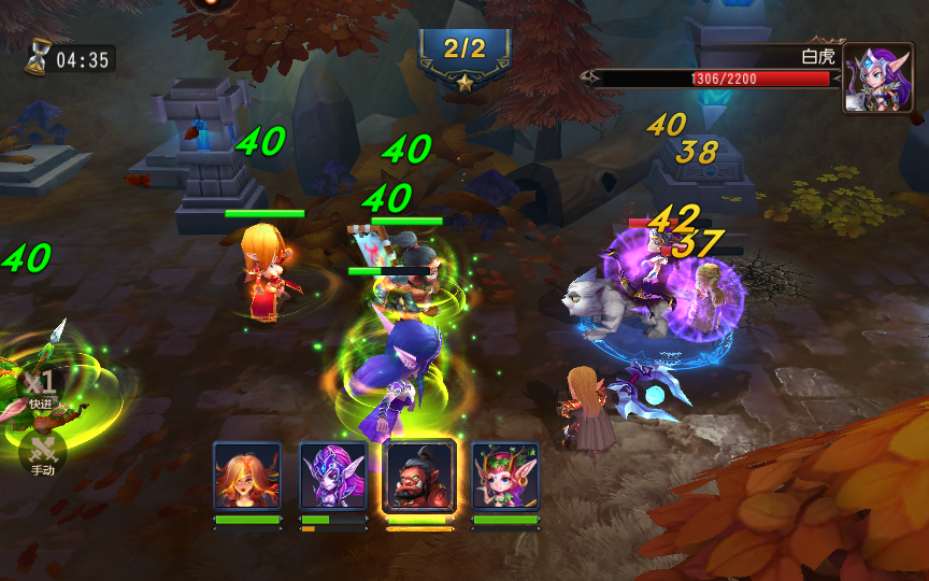Select the pink-haired elf hero portrait
929x581 pixels.
point(505,477)
